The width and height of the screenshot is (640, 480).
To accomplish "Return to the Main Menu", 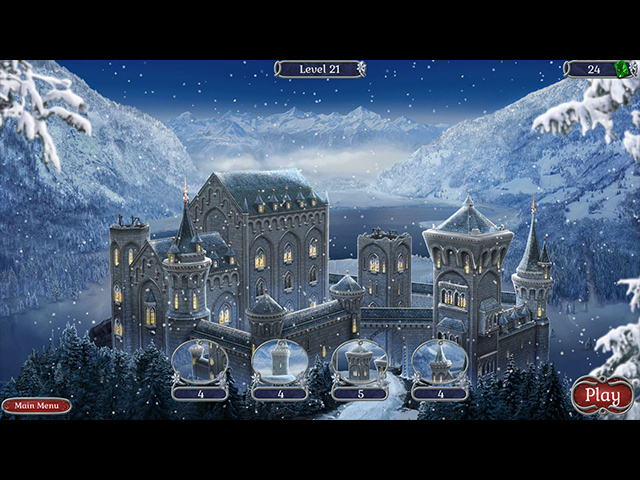I will click(36, 405).
